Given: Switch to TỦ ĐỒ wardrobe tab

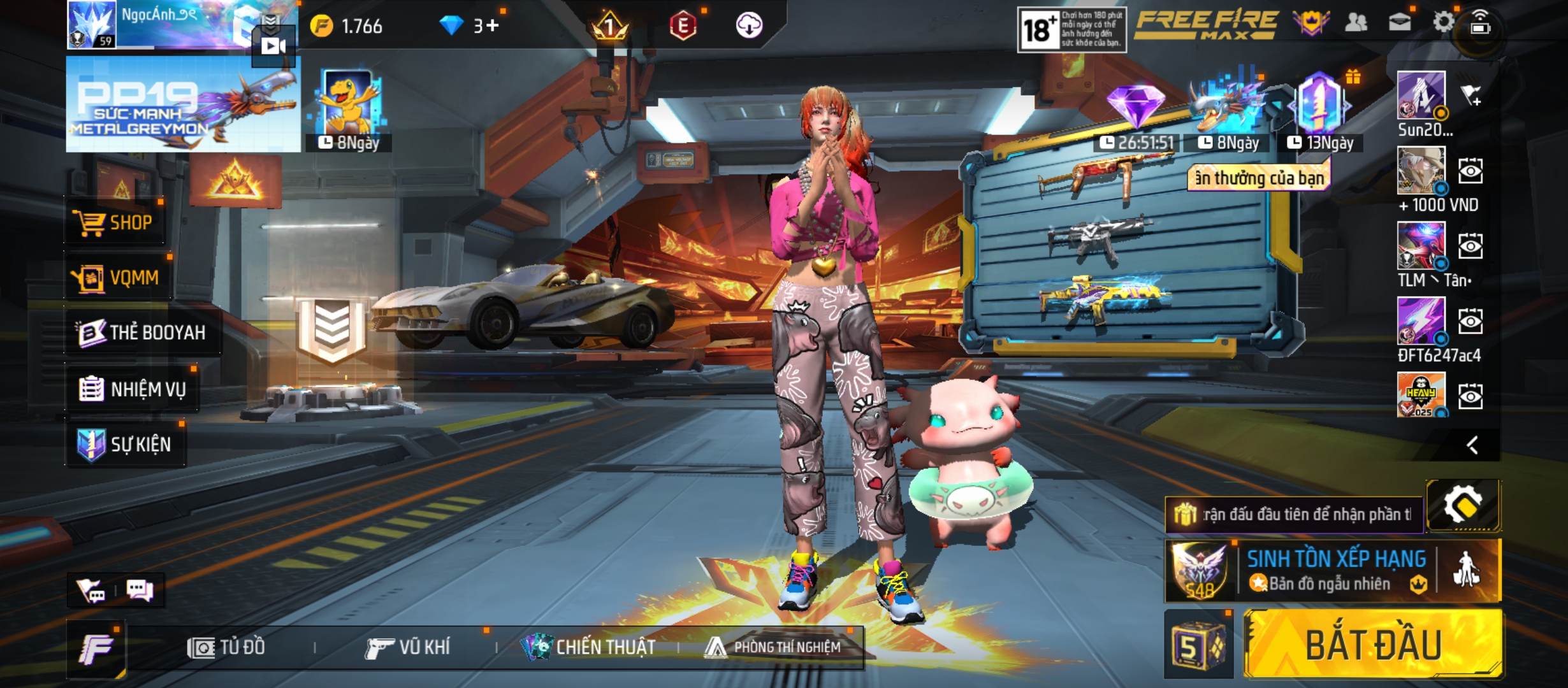Looking at the screenshot, I should 227,647.
